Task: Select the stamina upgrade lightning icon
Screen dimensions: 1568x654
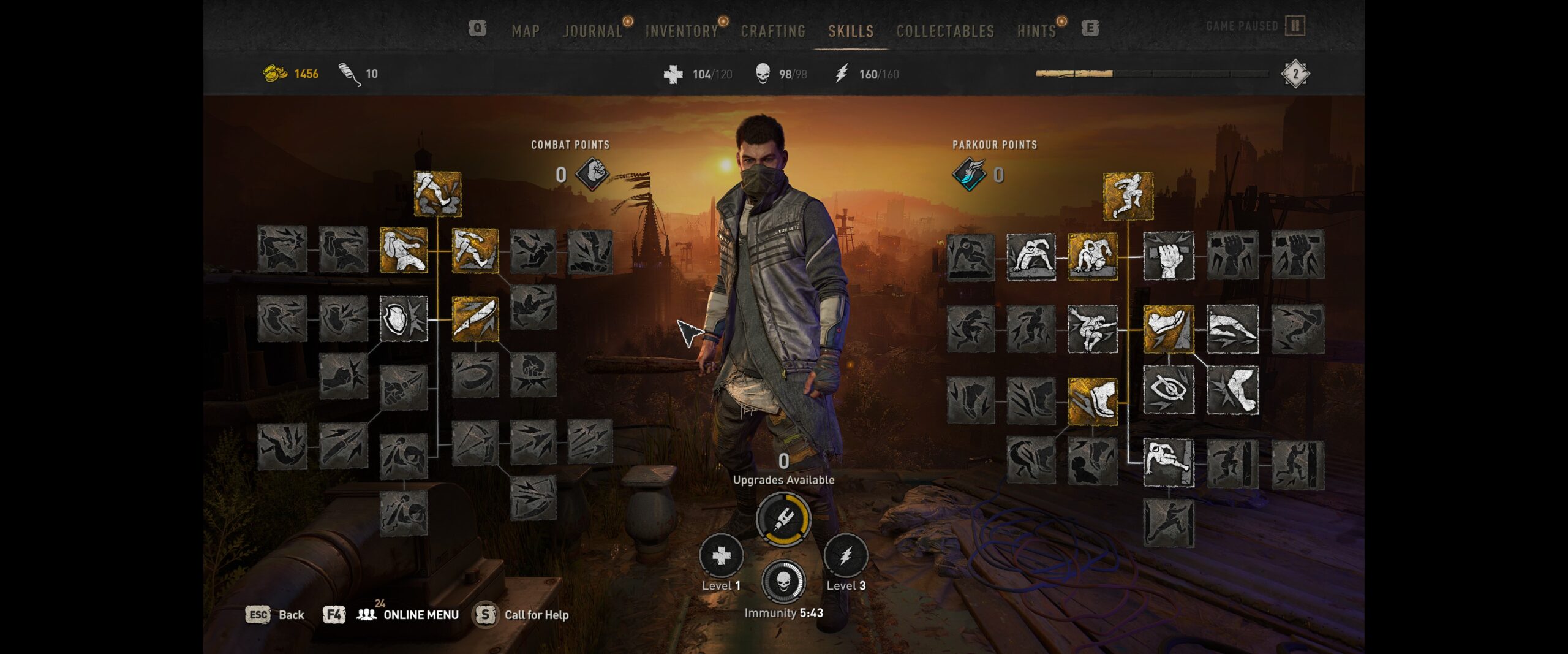Action: (x=845, y=556)
